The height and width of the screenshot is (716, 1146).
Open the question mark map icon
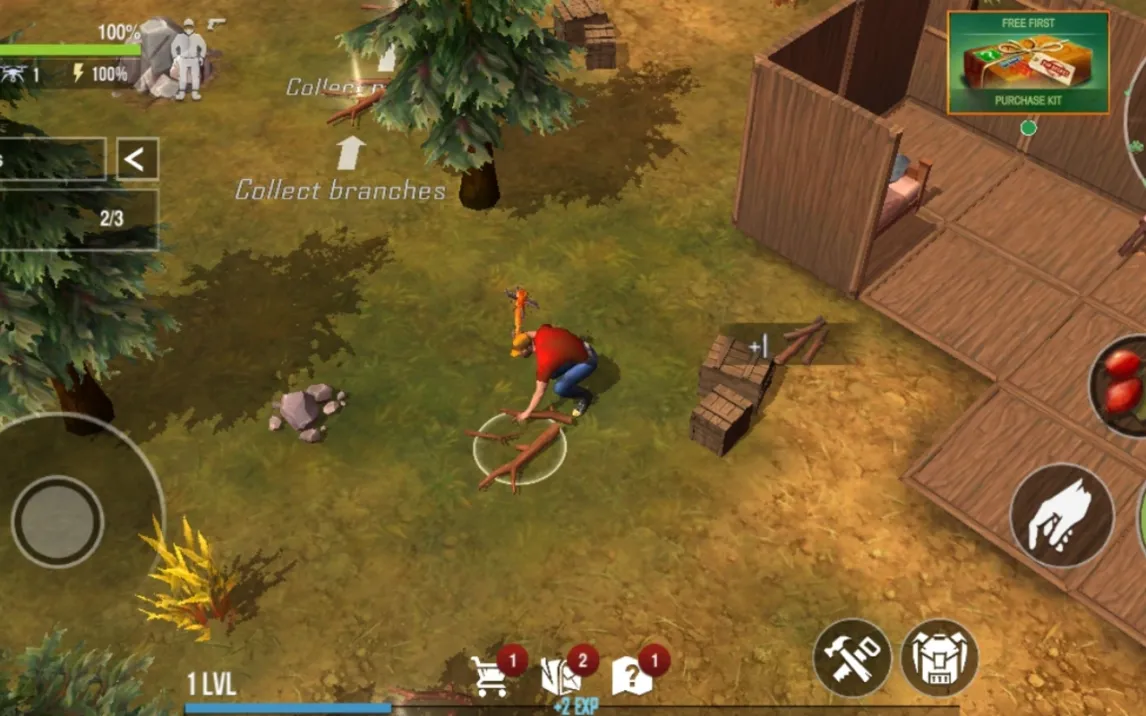click(x=632, y=677)
